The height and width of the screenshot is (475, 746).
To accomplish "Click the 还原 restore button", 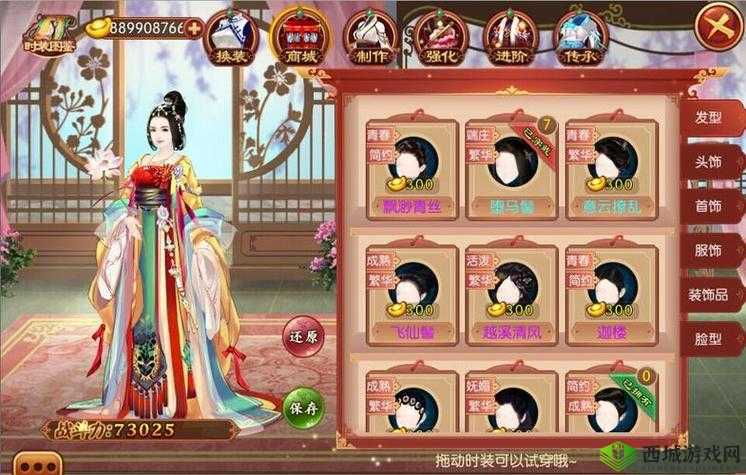I will pyautogui.click(x=304, y=336).
